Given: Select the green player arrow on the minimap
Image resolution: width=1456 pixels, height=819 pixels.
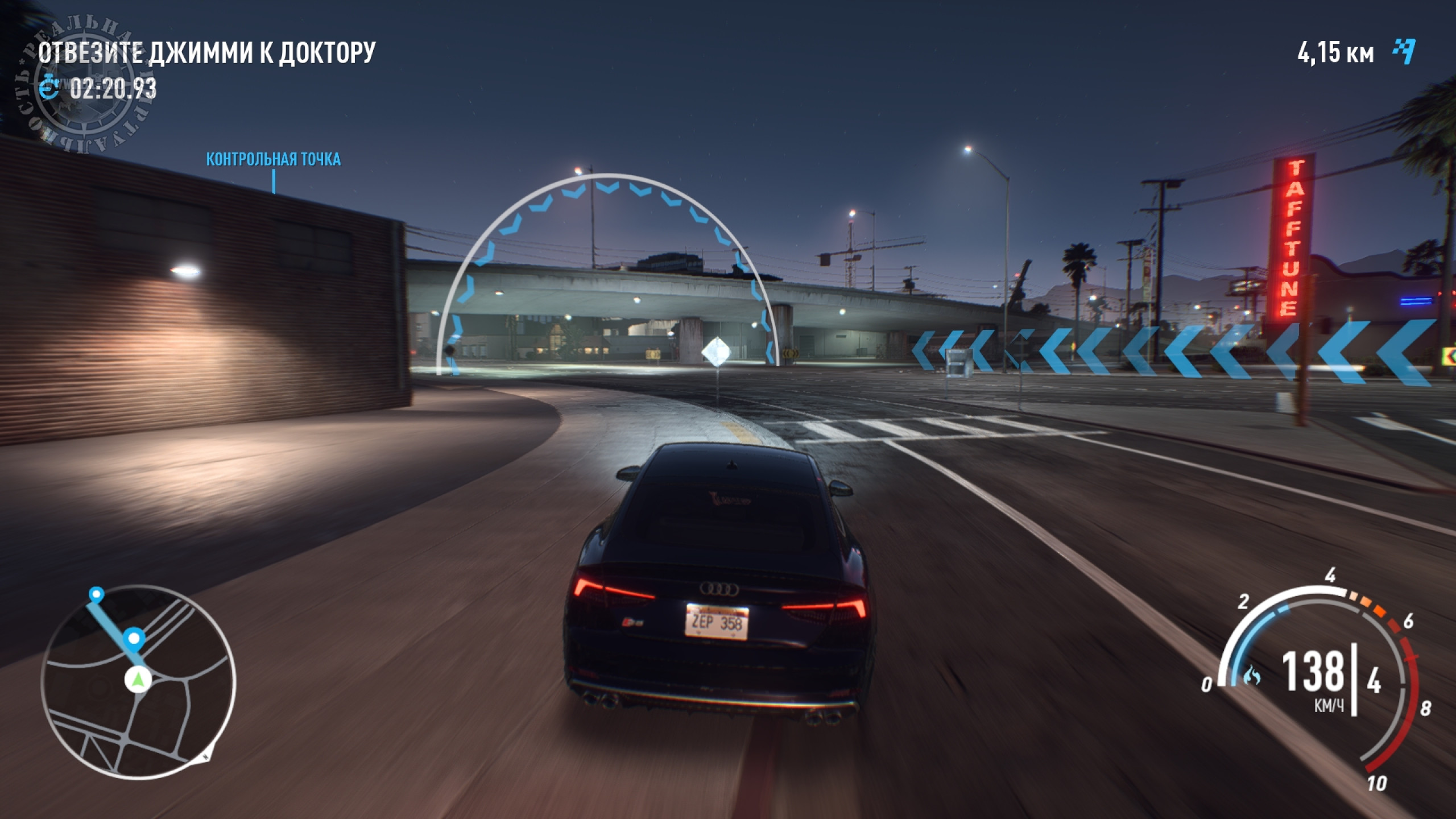Looking at the screenshot, I should [x=138, y=679].
